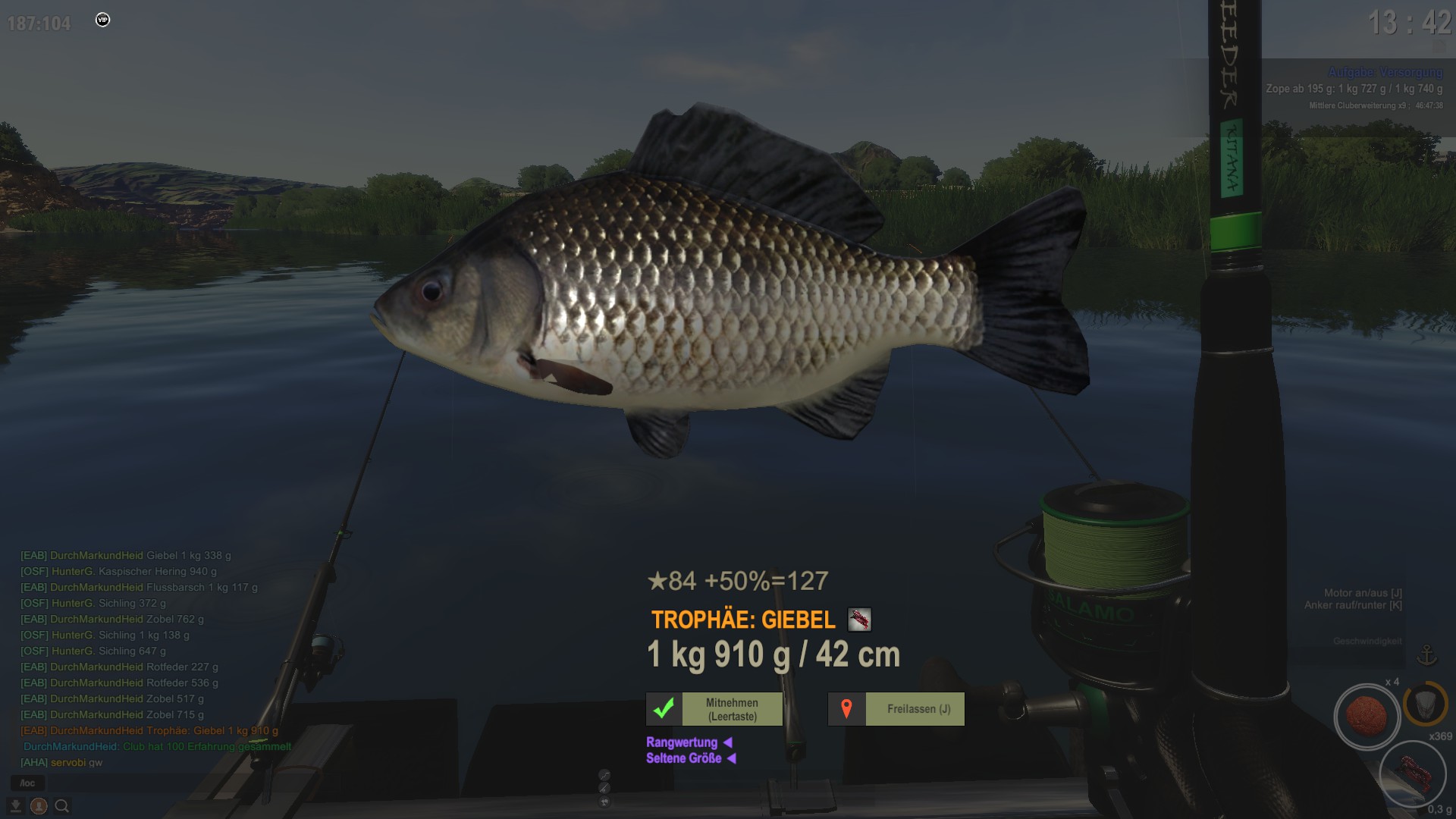Image resolution: width=1456 pixels, height=819 pixels.
Task: Open the keepnet icon with the orange ring
Action: pos(1425,703)
